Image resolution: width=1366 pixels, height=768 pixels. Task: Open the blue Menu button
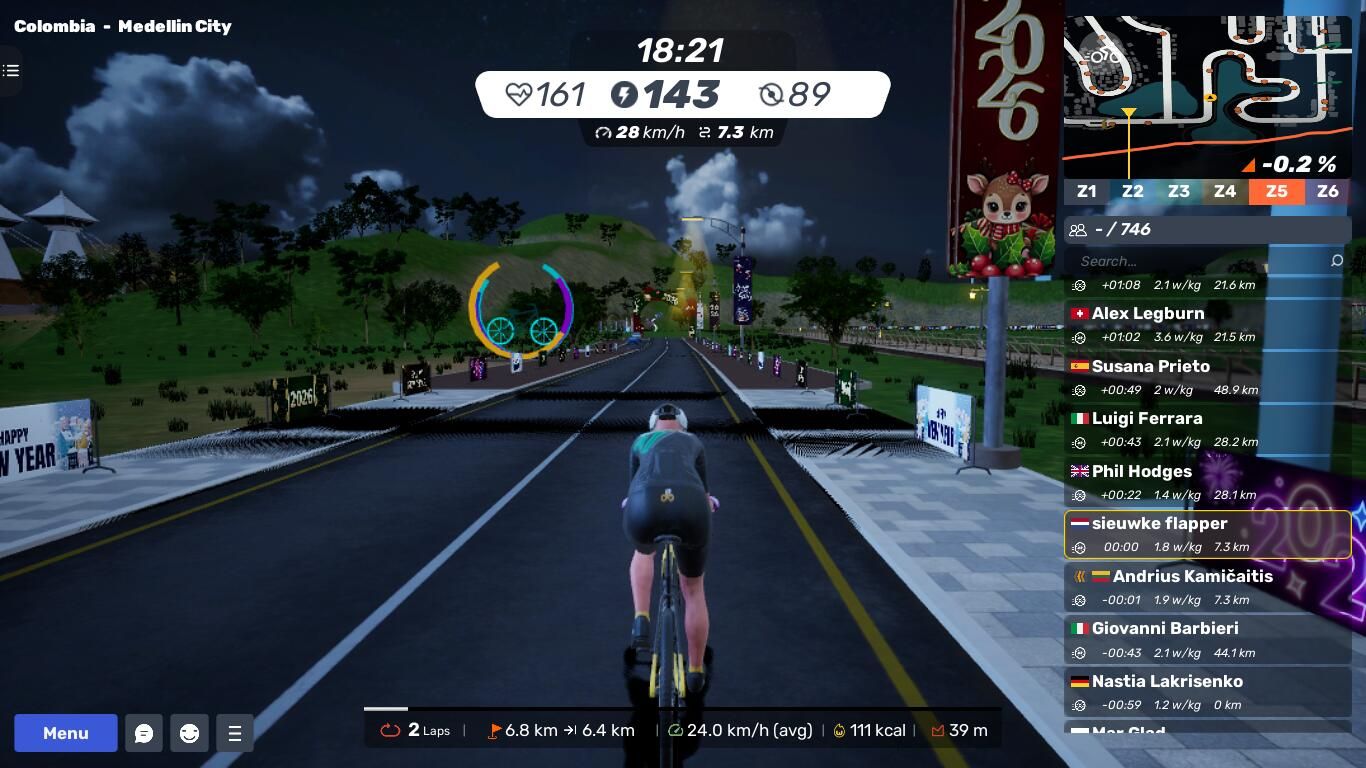[66, 733]
